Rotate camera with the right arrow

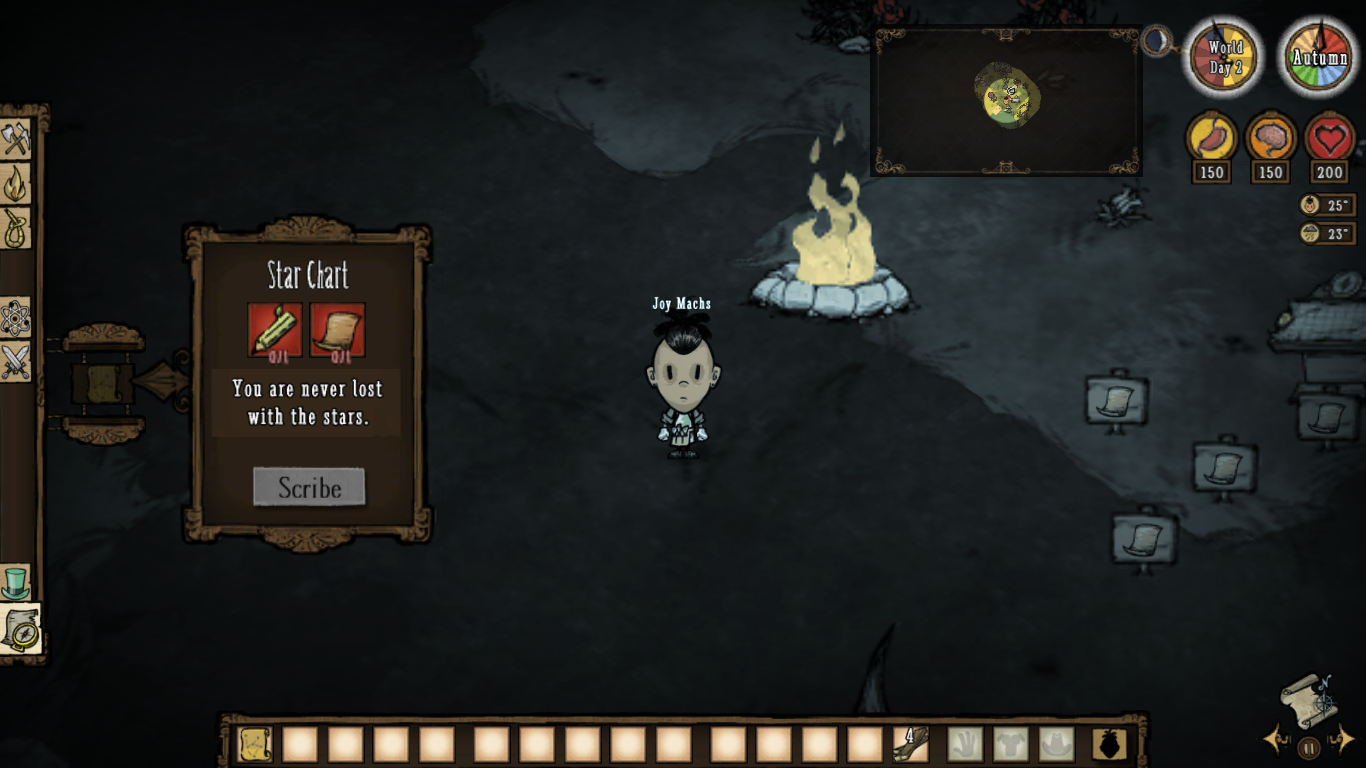tap(1345, 739)
